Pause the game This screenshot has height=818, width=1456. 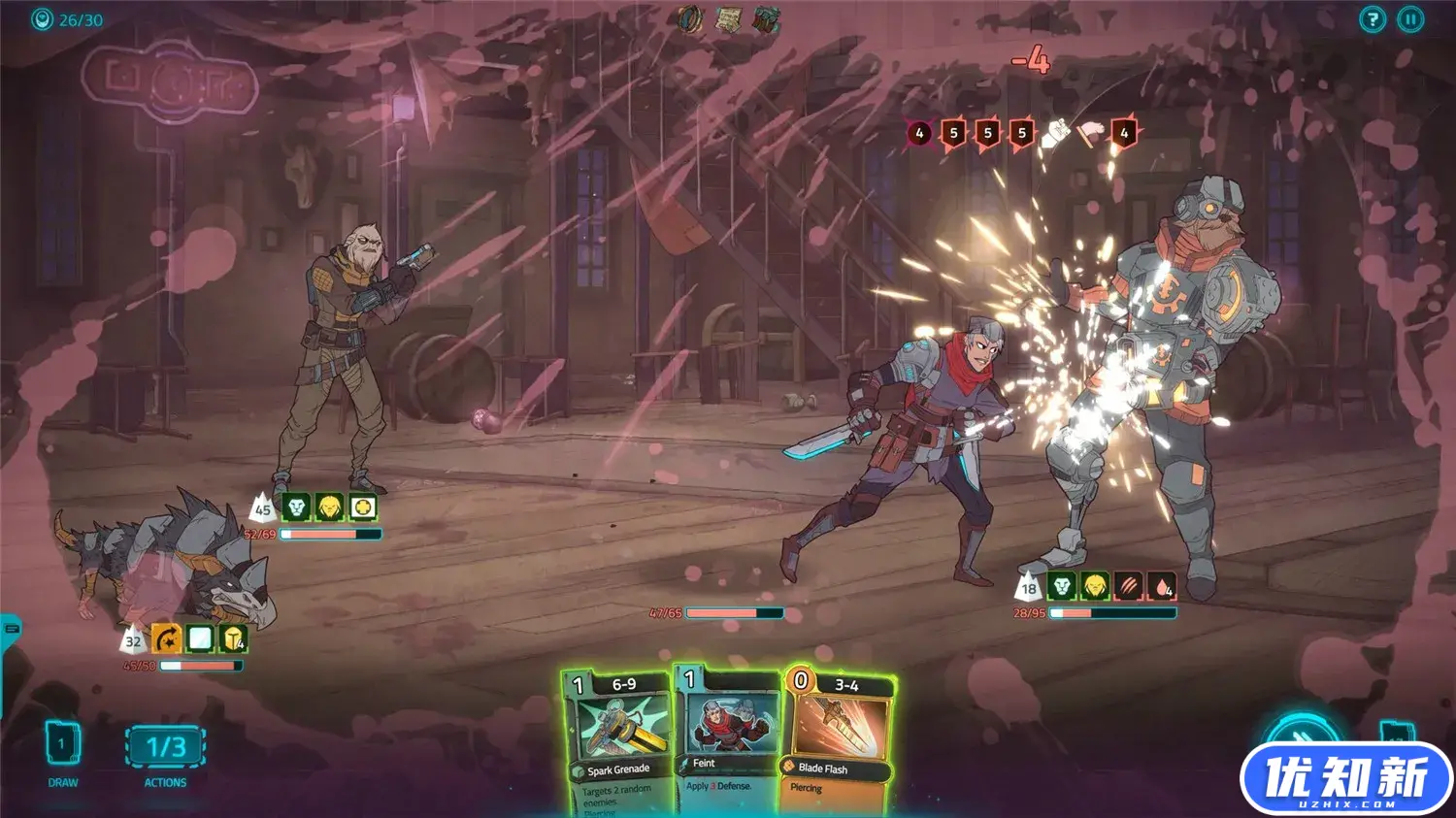click(x=1410, y=19)
